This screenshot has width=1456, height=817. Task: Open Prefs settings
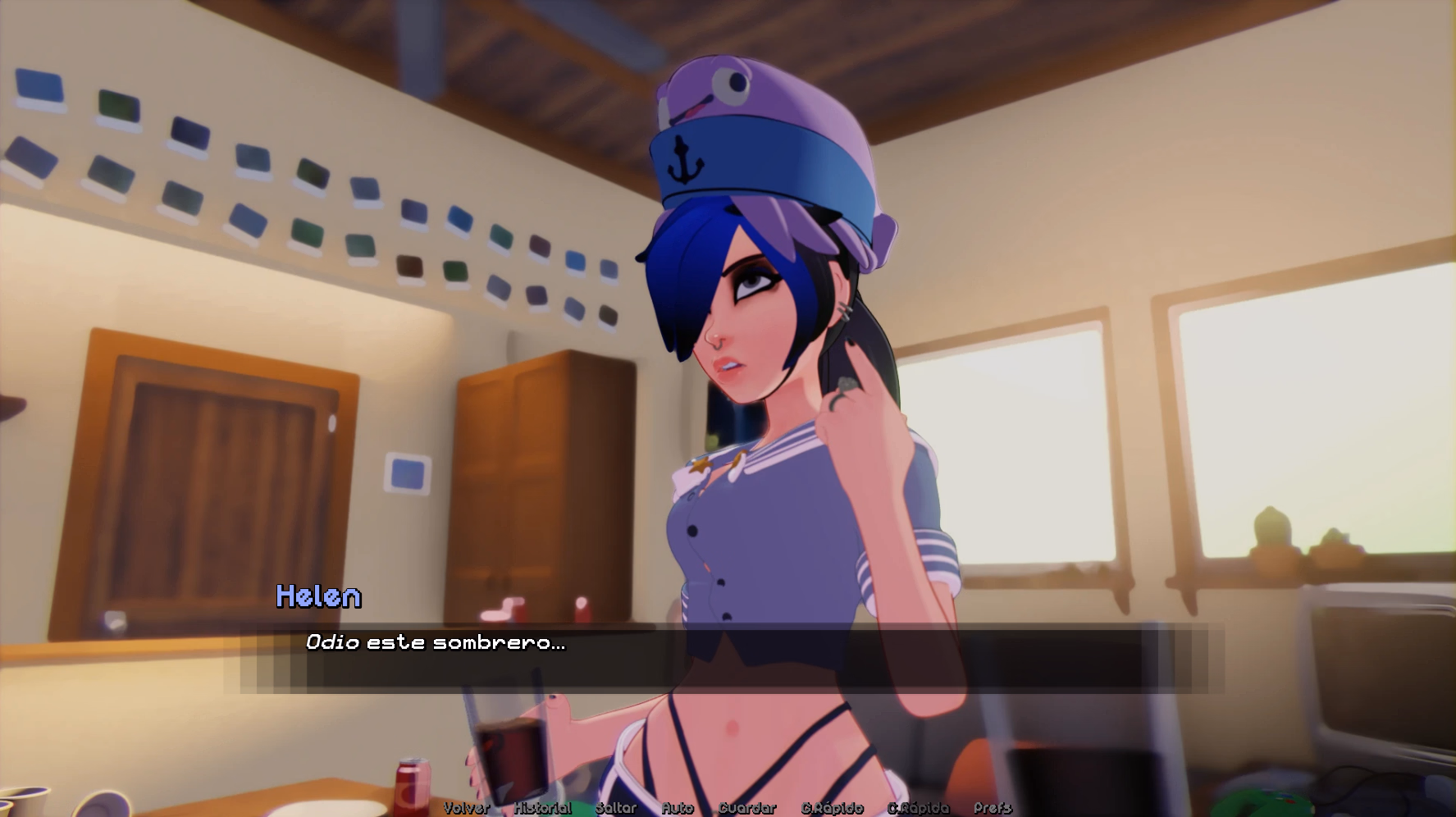pyautogui.click(x=993, y=808)
